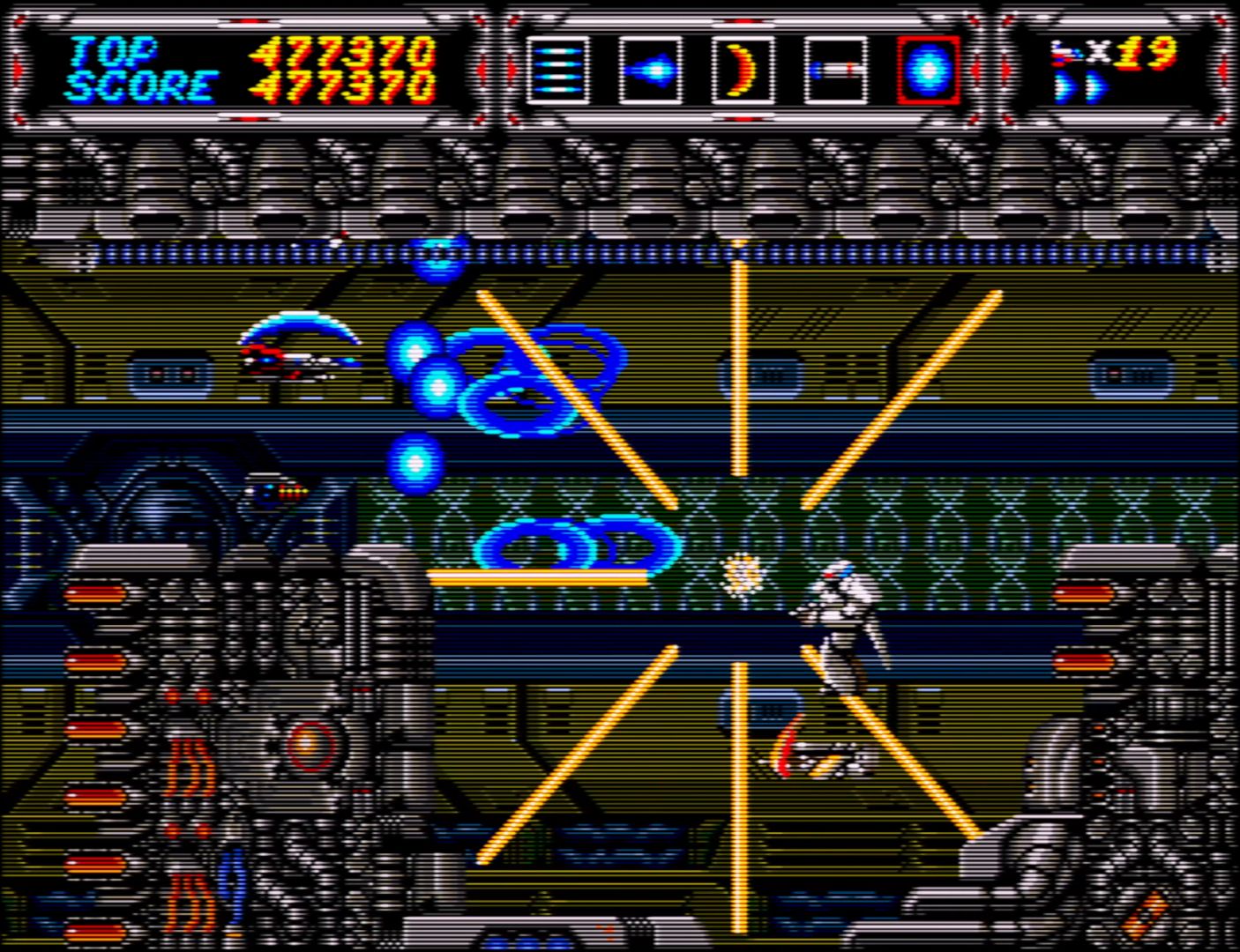Choose the blue left-pointing arrowhead weapon slot
This screenshot has width=1240, height=952.
(x=650, y=70)
